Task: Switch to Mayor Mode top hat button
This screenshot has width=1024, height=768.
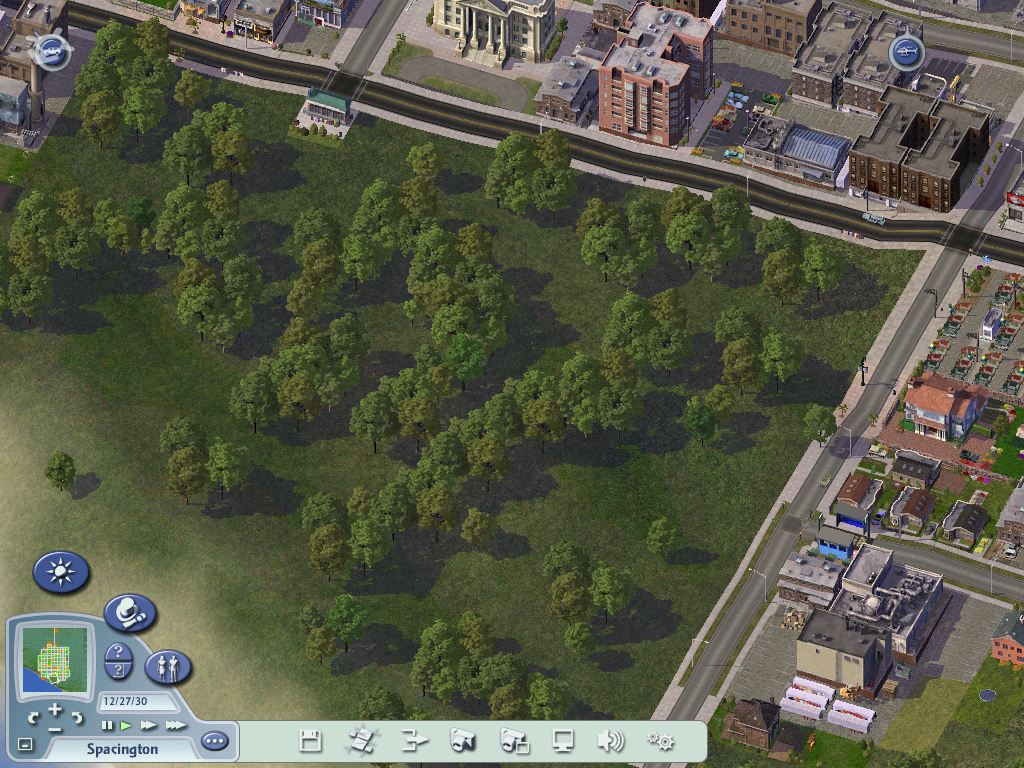Action: pos(129,612)
